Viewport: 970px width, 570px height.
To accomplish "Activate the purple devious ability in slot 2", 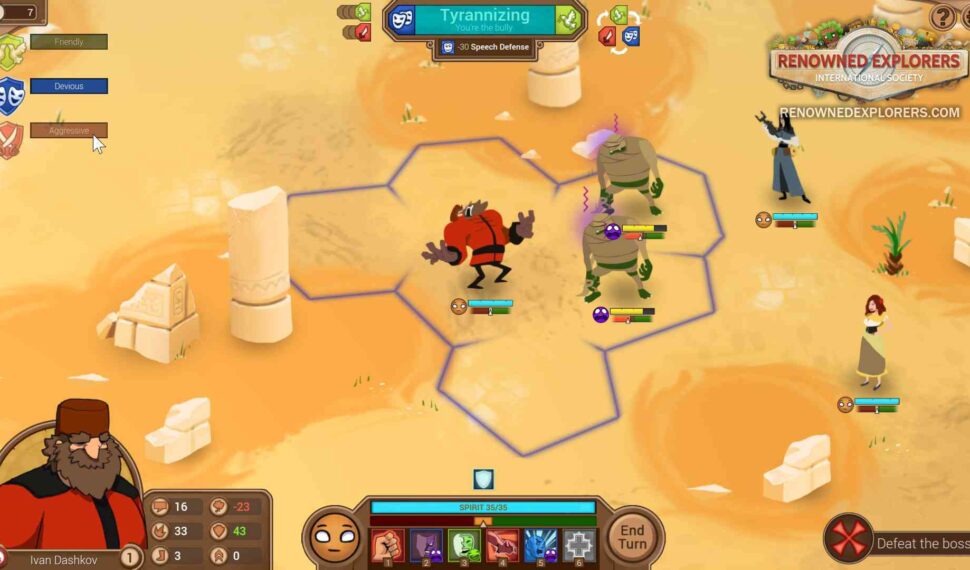I will click(x=425, y=545).
